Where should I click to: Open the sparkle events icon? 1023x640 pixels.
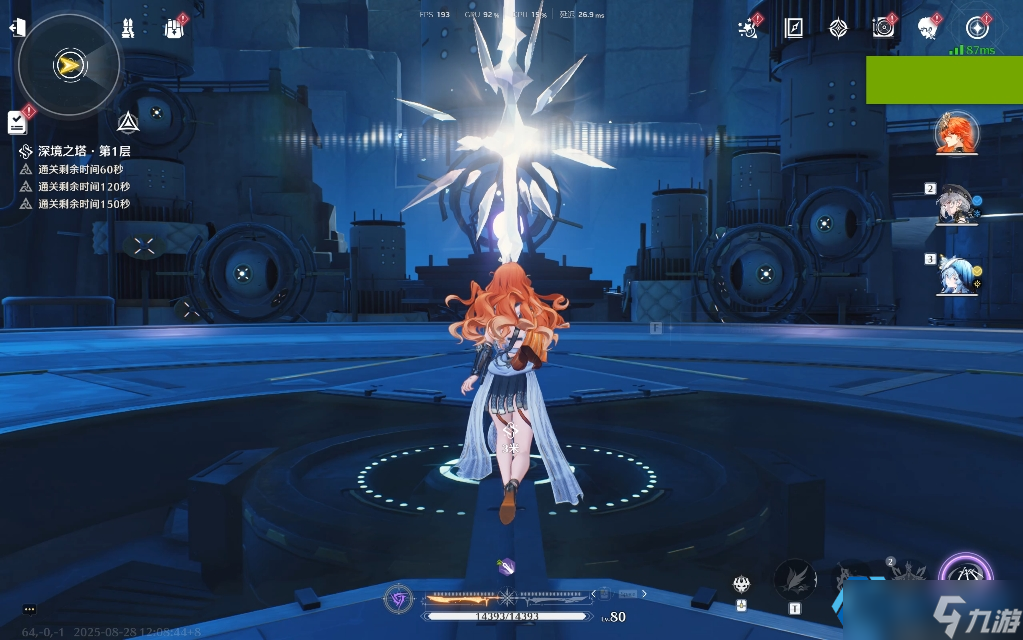(748, 28)
